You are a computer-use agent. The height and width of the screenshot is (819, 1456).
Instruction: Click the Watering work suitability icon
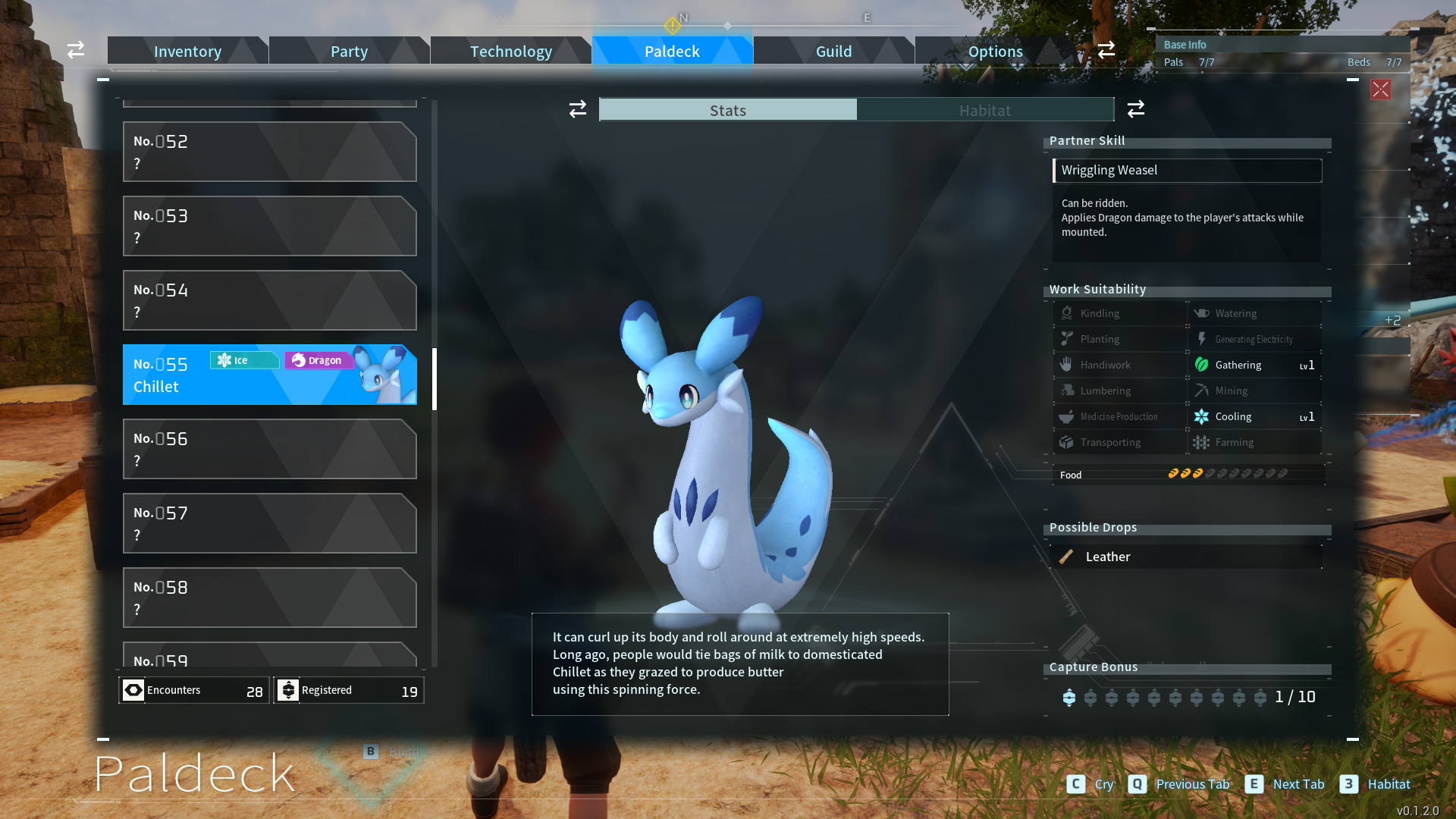1200,312
